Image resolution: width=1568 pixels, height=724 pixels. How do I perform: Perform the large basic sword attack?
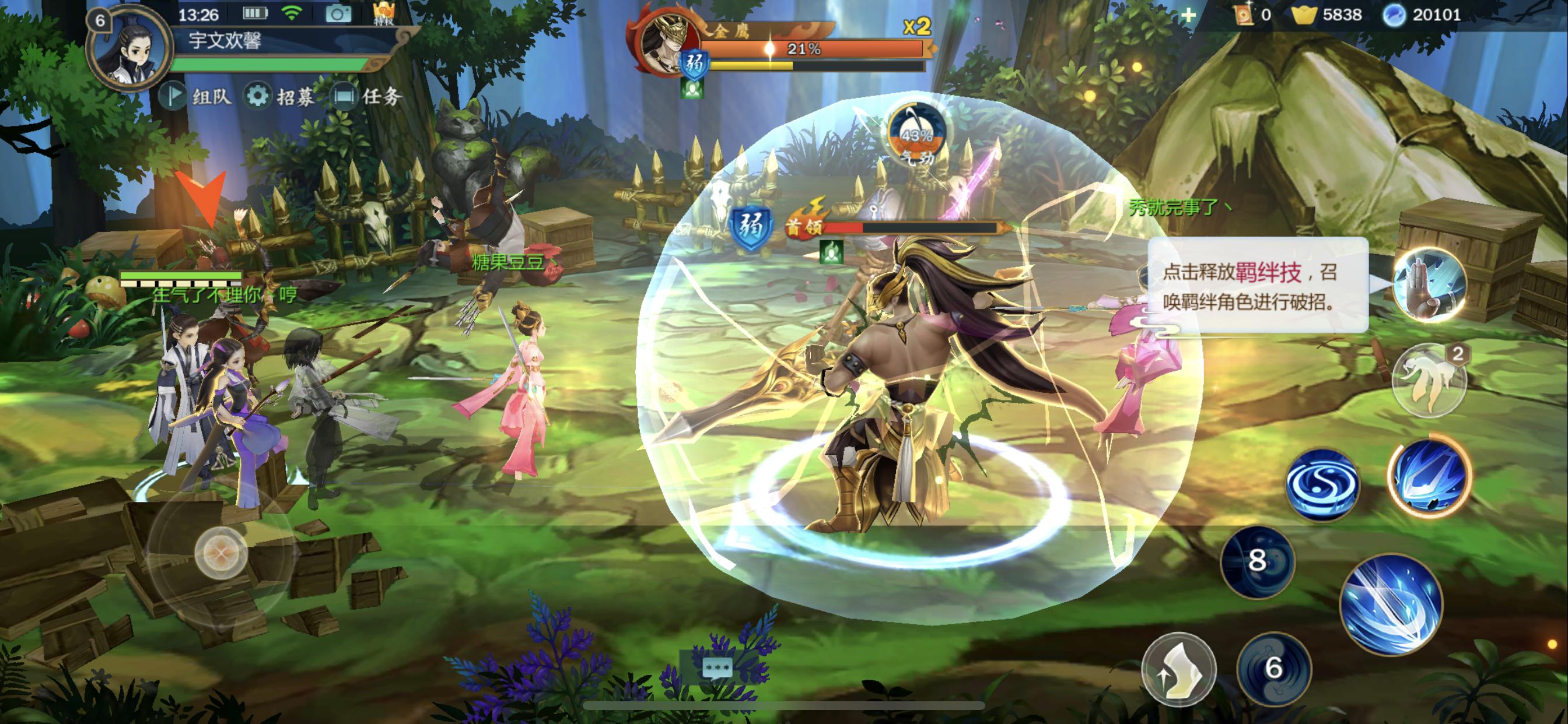[x=1391, y=604]
